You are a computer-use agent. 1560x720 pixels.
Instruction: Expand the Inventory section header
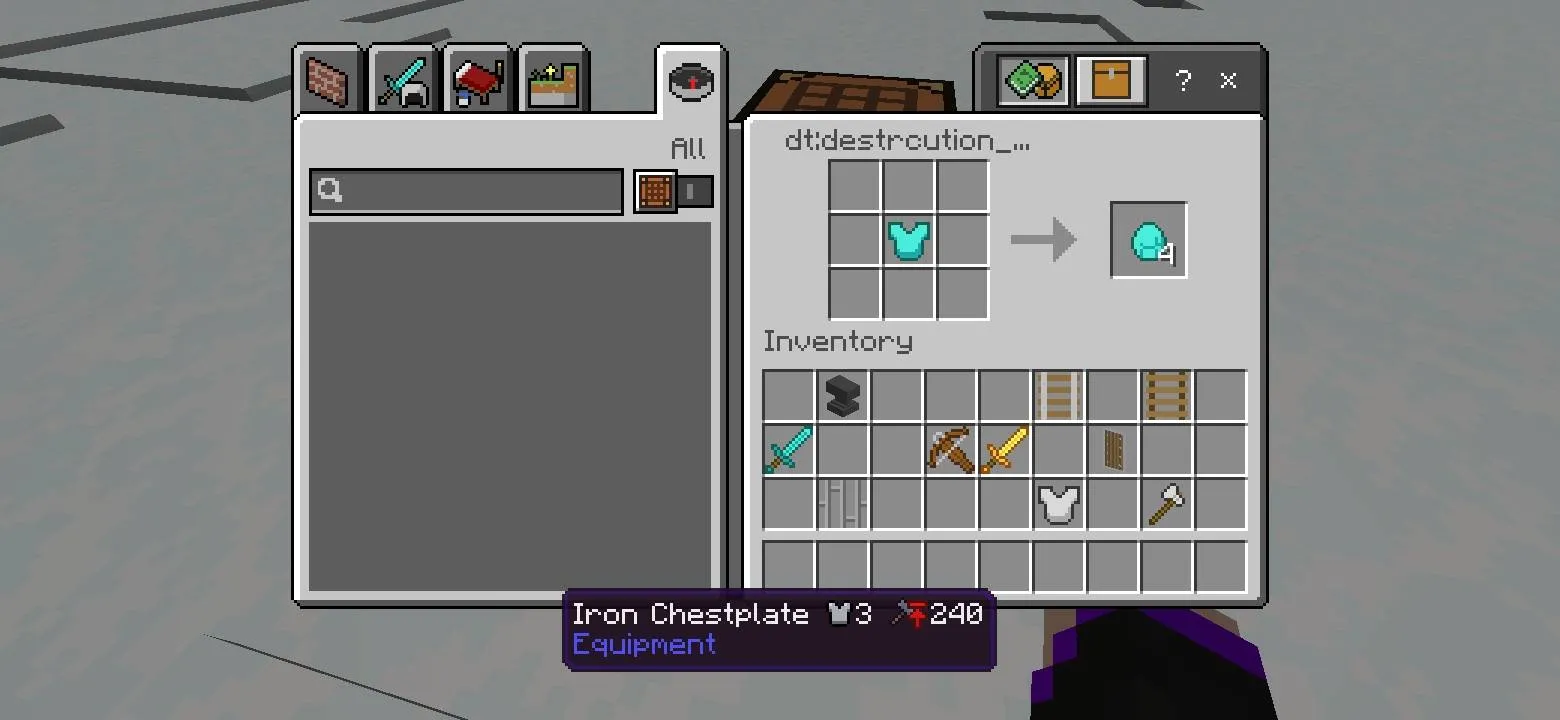(x=838, y=341)
